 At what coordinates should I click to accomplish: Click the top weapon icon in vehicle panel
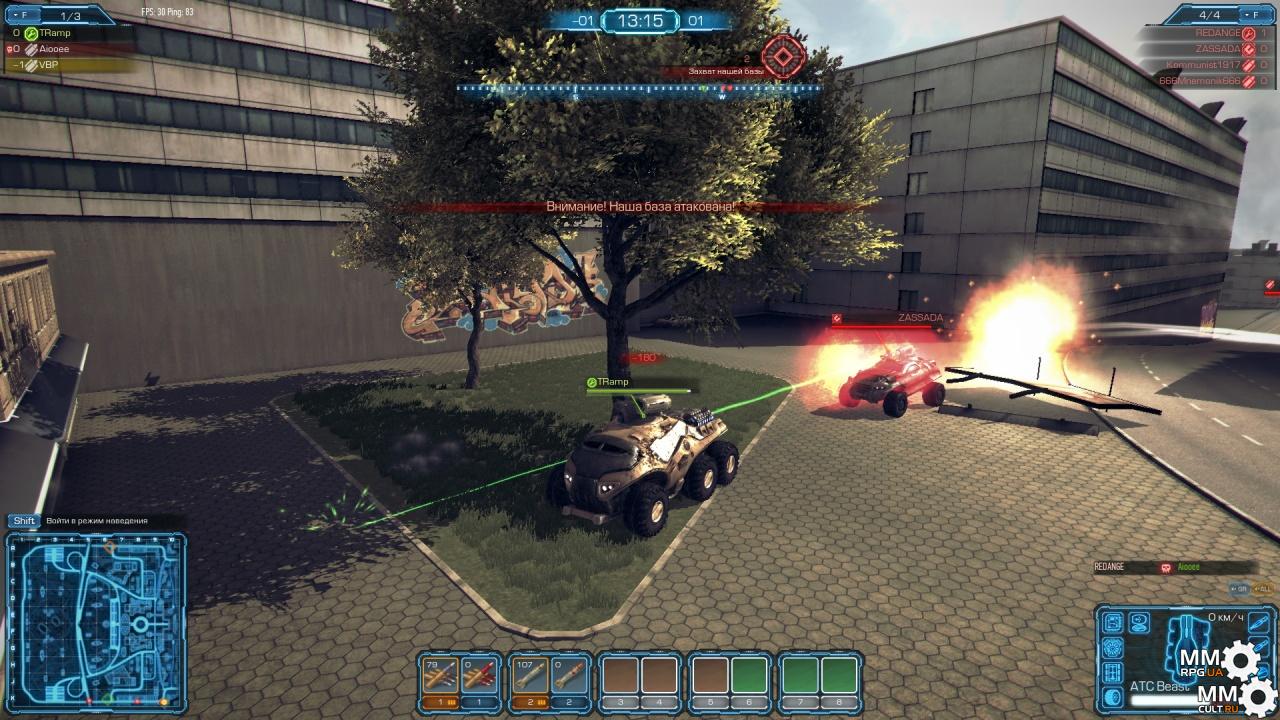[x=1259, y=624]
